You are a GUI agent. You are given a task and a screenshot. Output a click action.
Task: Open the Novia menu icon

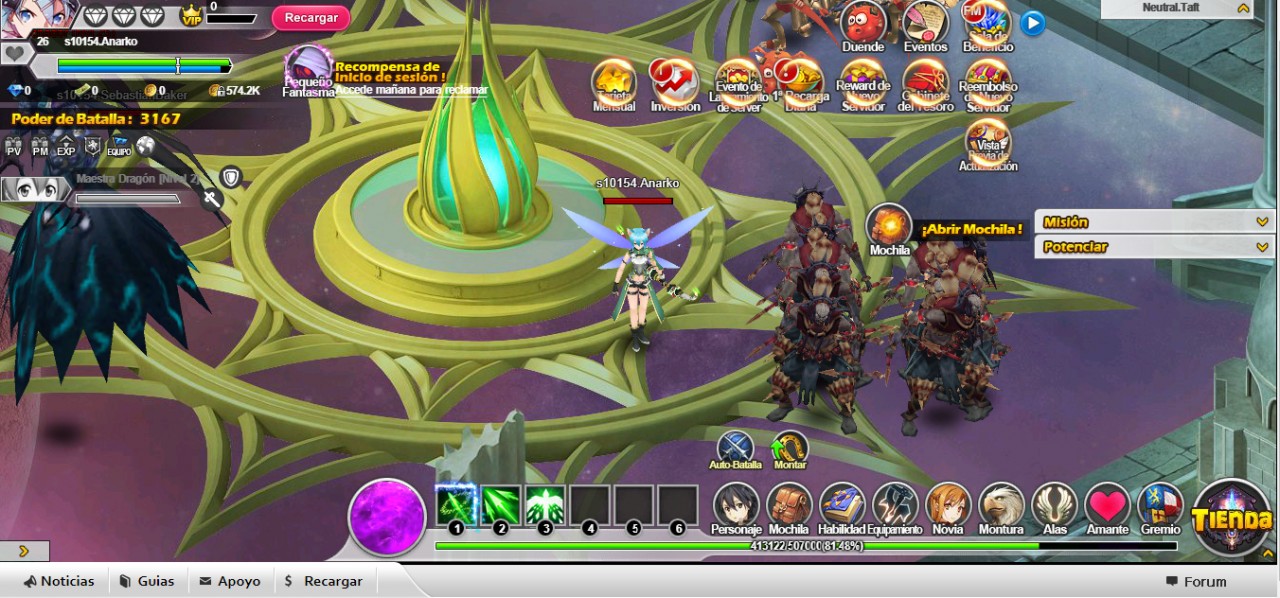click(948, 506)
